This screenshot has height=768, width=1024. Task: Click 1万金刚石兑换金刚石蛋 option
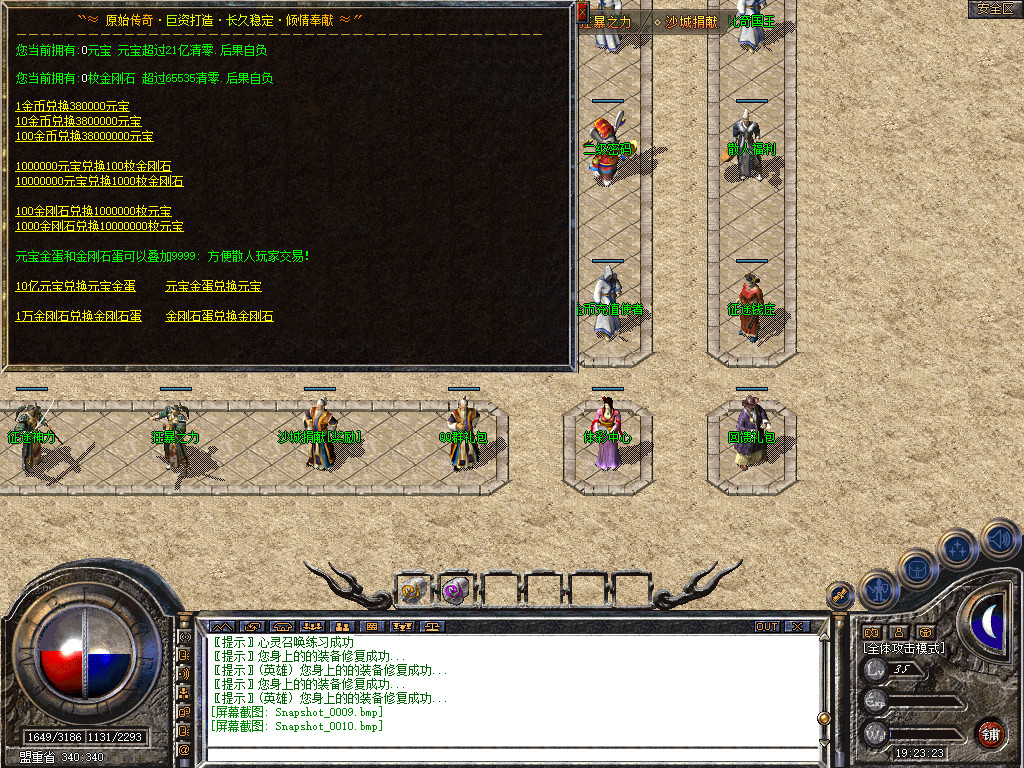pyautogui.click(x=78, y=316)
